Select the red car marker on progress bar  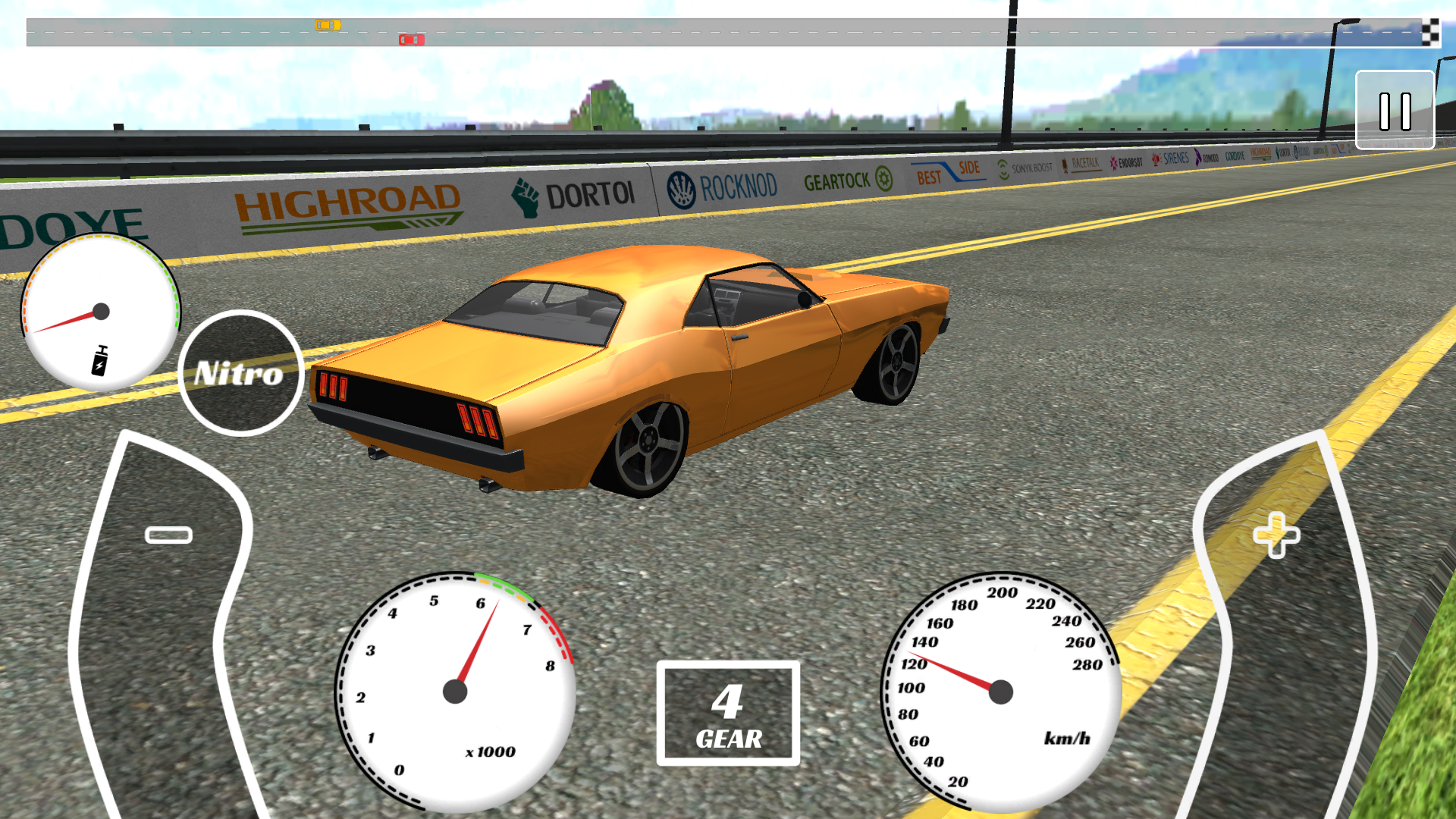coord(410,39)
